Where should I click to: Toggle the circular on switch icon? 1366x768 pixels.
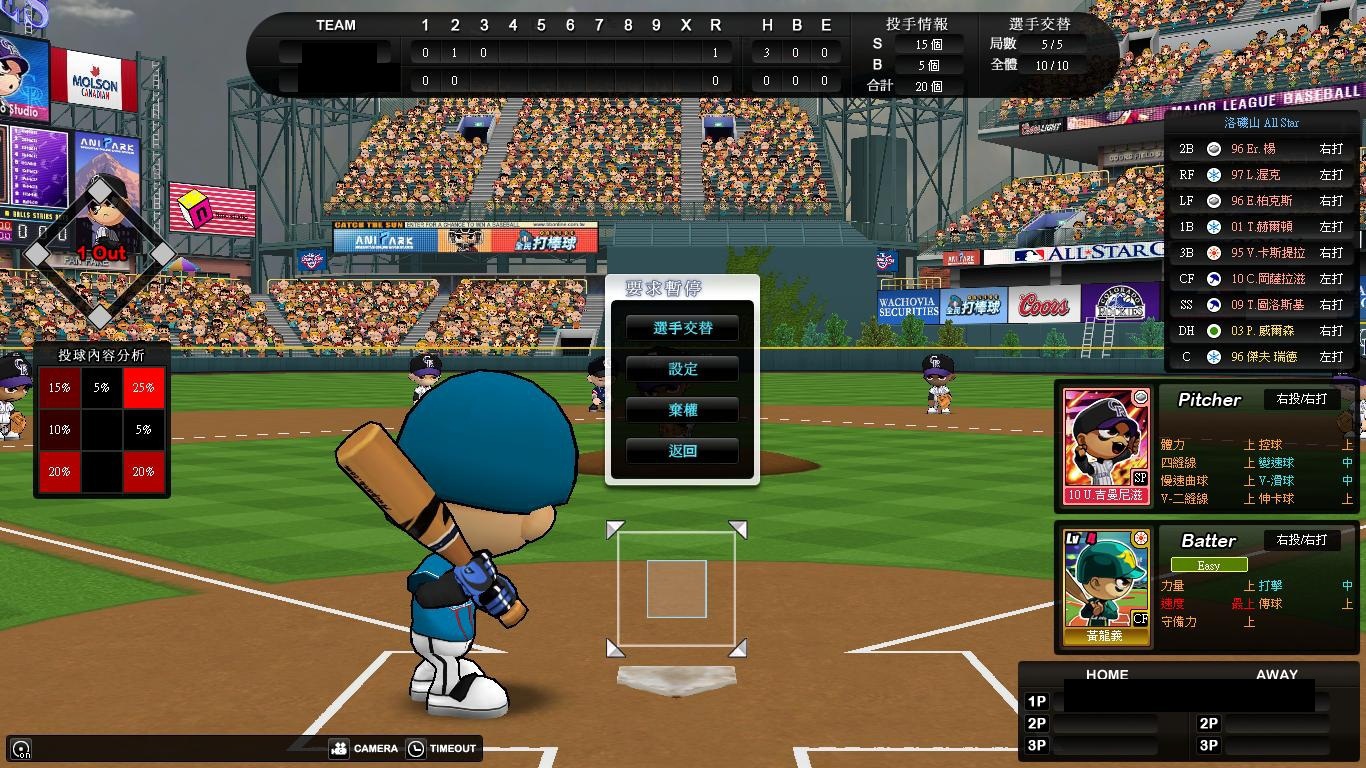point(21,749)
